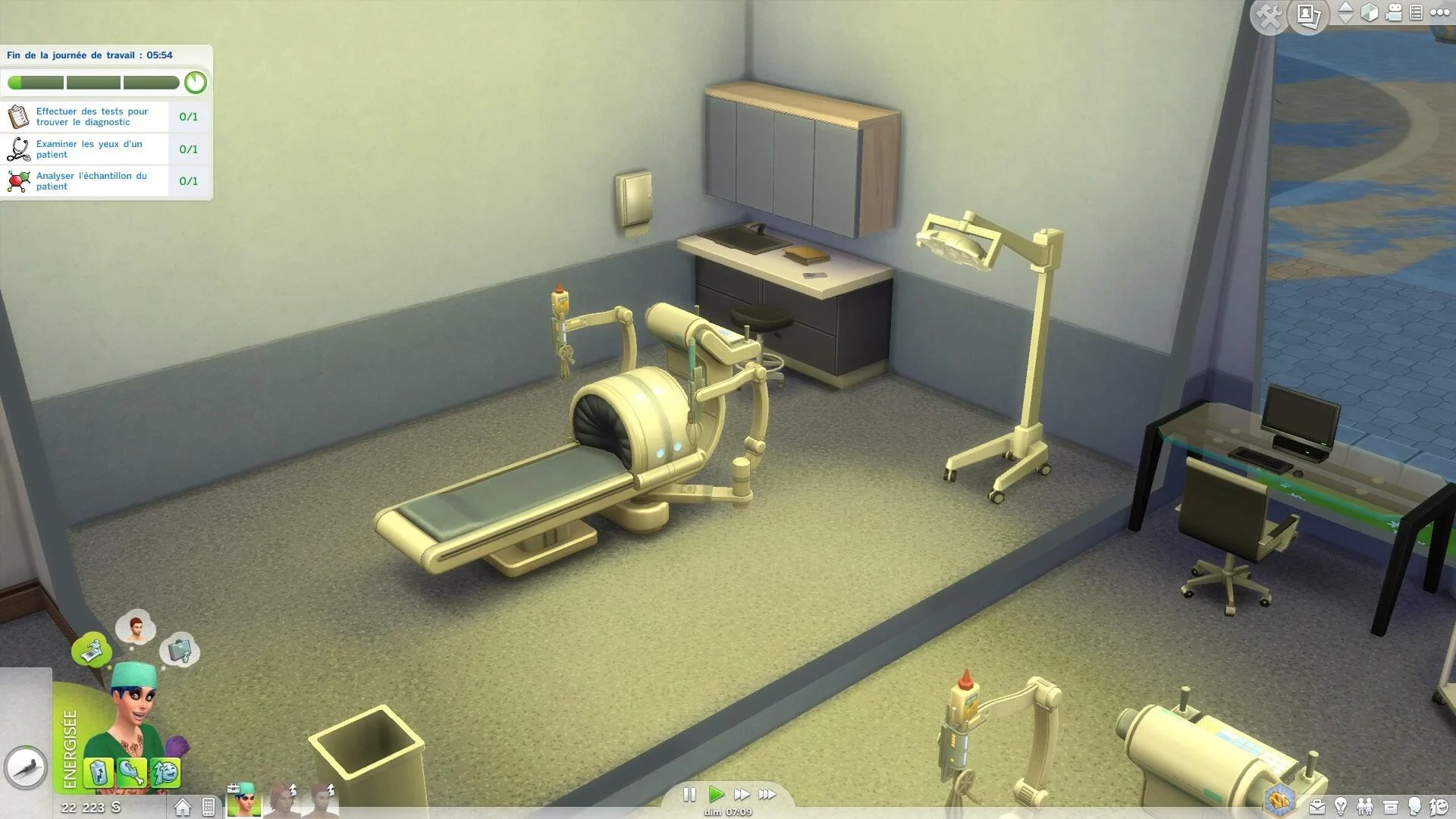The image size is (1456, 819).
Task: Toggle wall visibility with the cube icon
Action: (x=1371, y=12)
